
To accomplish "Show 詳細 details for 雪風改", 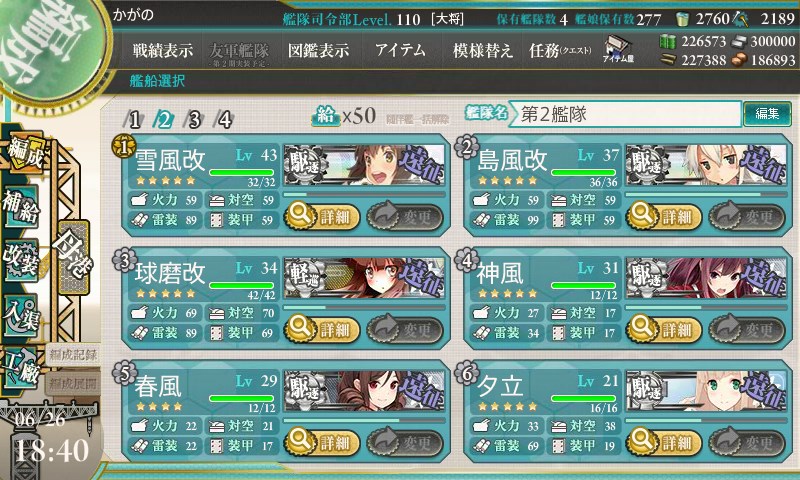I will 320,214.
